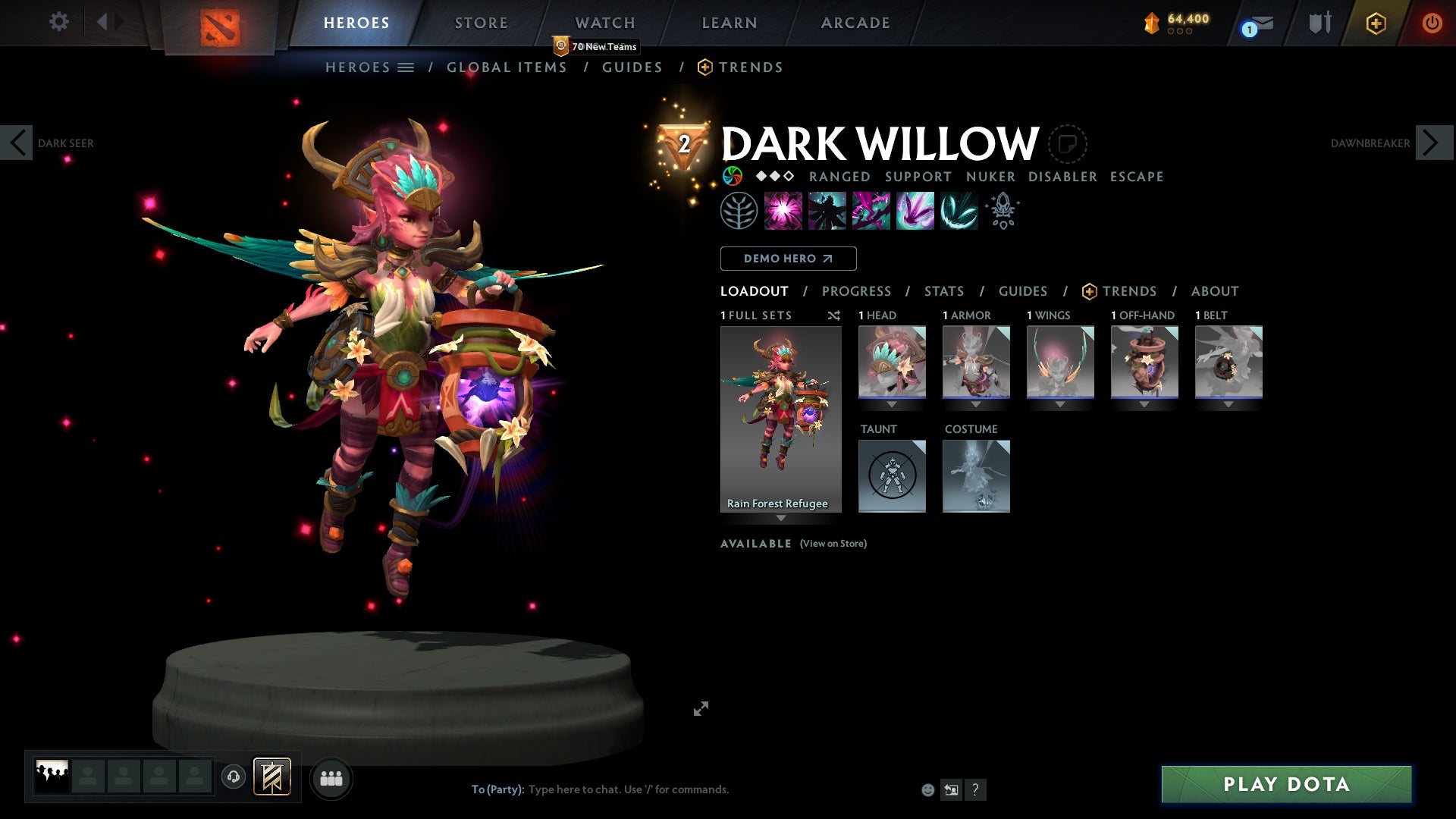1456x819 pixels.
Task: Toggle fullscreen hero portrait view
Action: click(701, 708)
